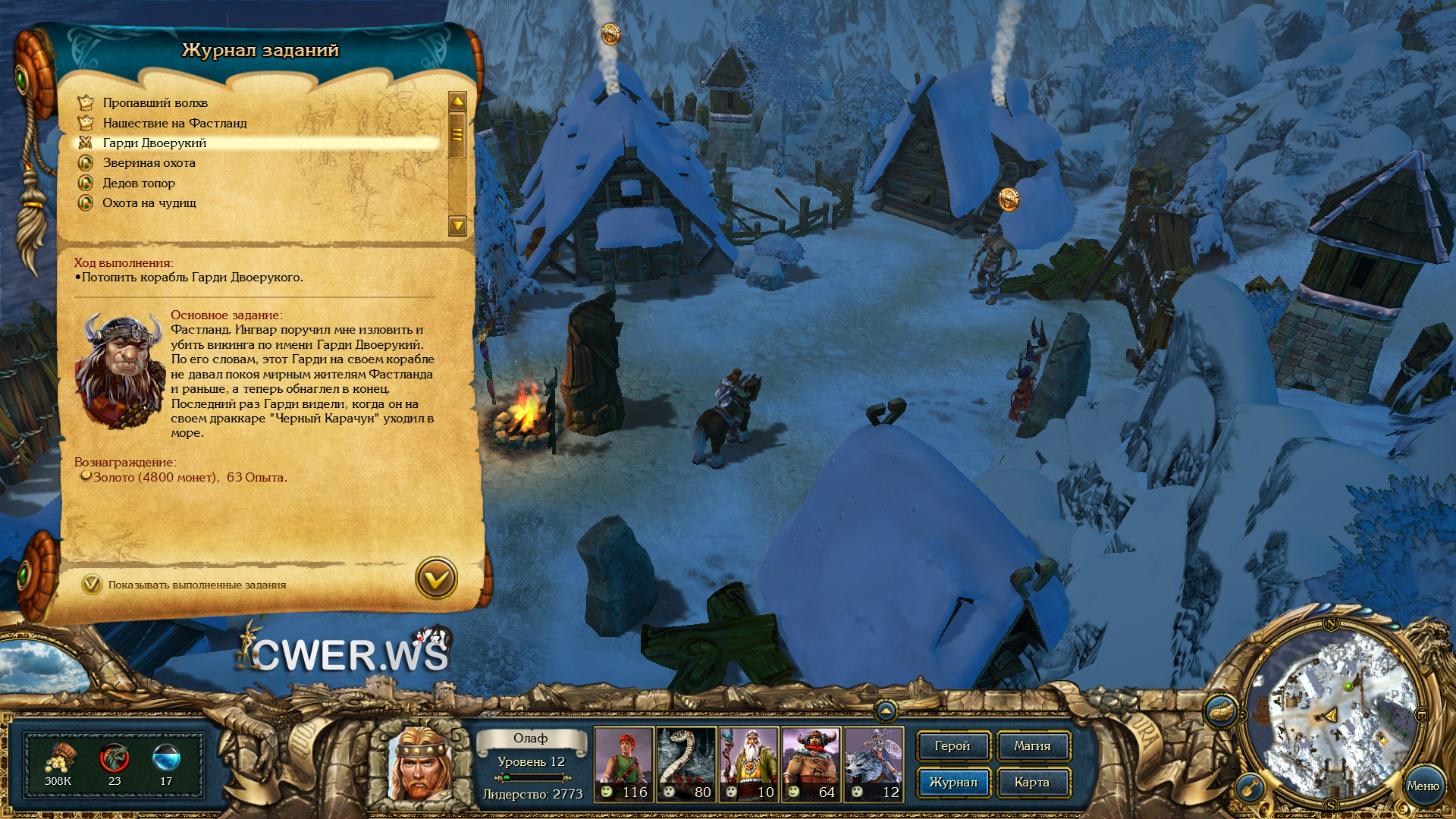
Task: Open the quest "Нашествие на Фастланд"
Action: pos(174,123)
